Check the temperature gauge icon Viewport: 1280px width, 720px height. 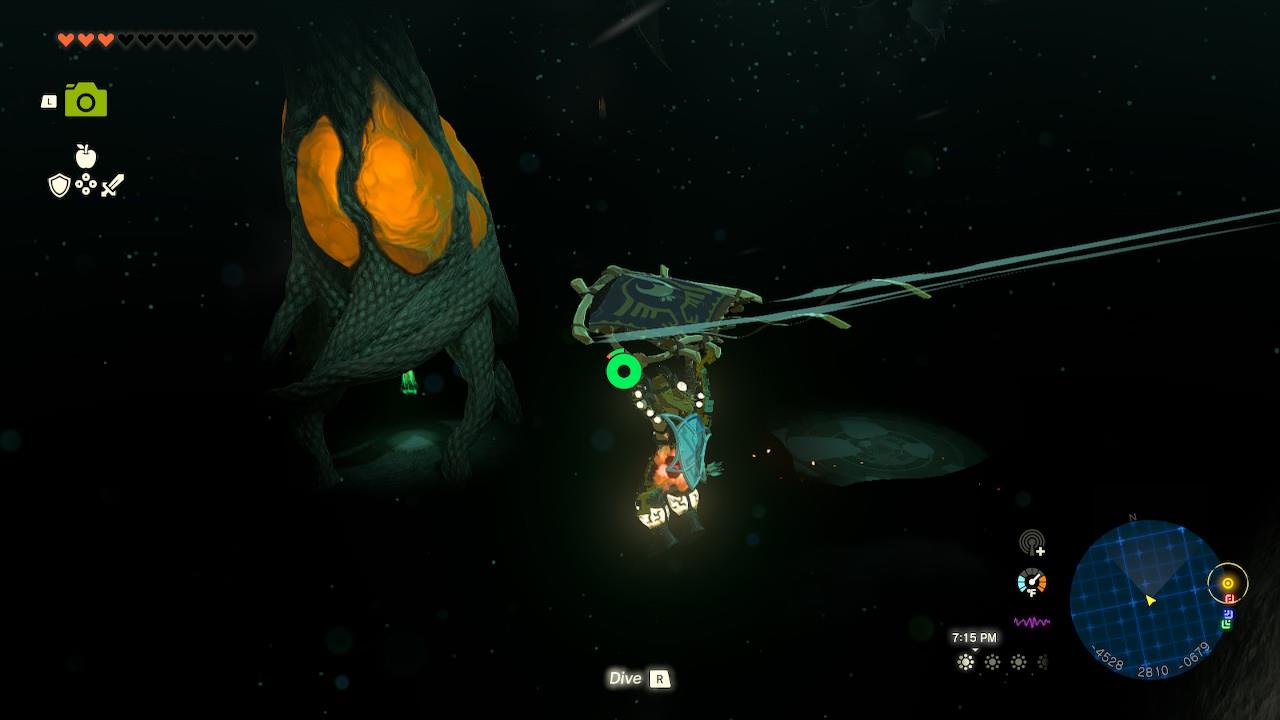(1031, 581)
